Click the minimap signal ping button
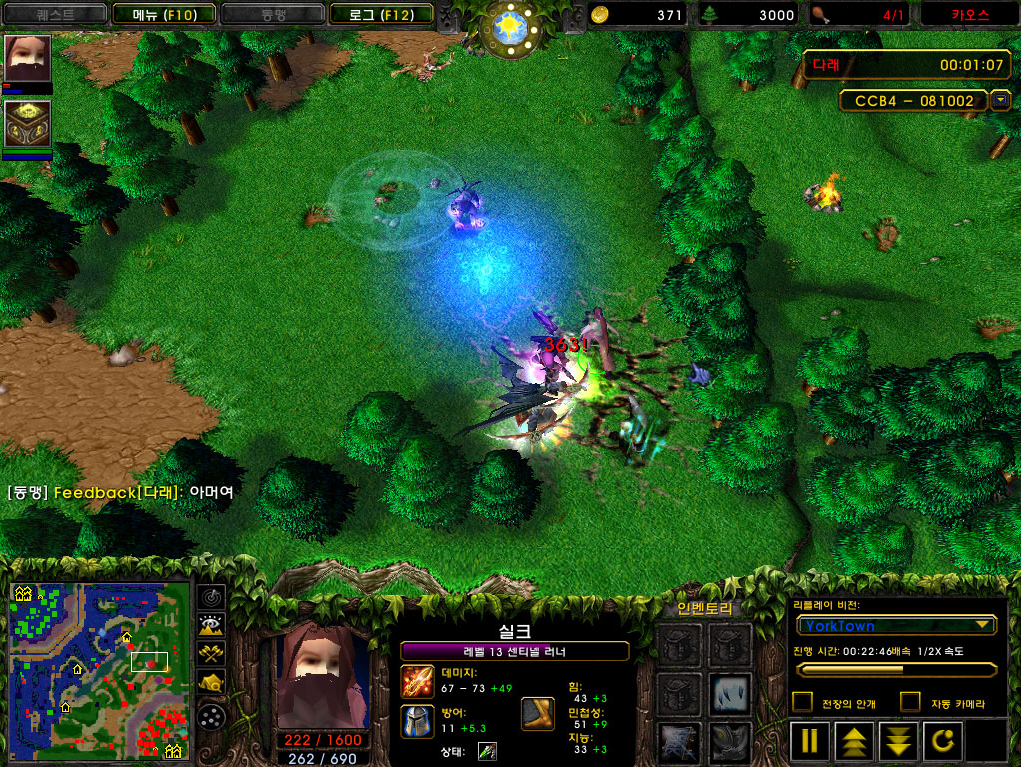The image size is (1021, 767). click(x=212, y=596)
